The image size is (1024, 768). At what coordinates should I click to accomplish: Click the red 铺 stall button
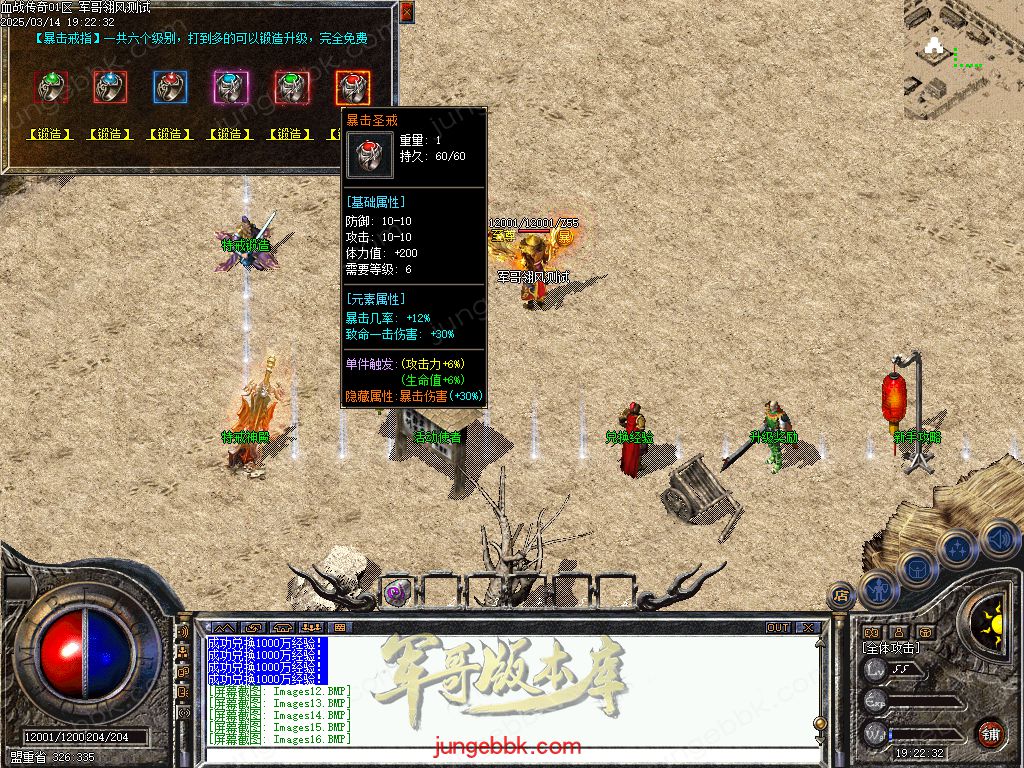pos(990,733)
